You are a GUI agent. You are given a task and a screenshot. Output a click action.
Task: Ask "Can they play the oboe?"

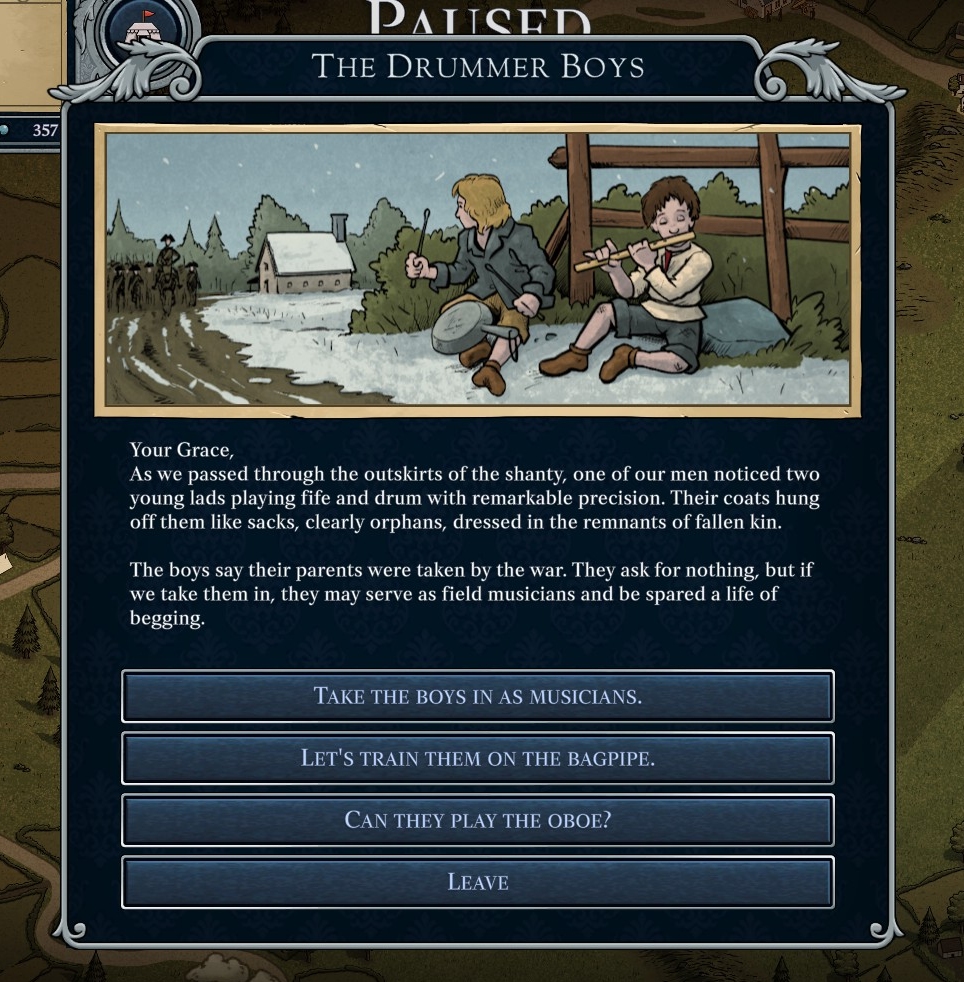(477, 820)
